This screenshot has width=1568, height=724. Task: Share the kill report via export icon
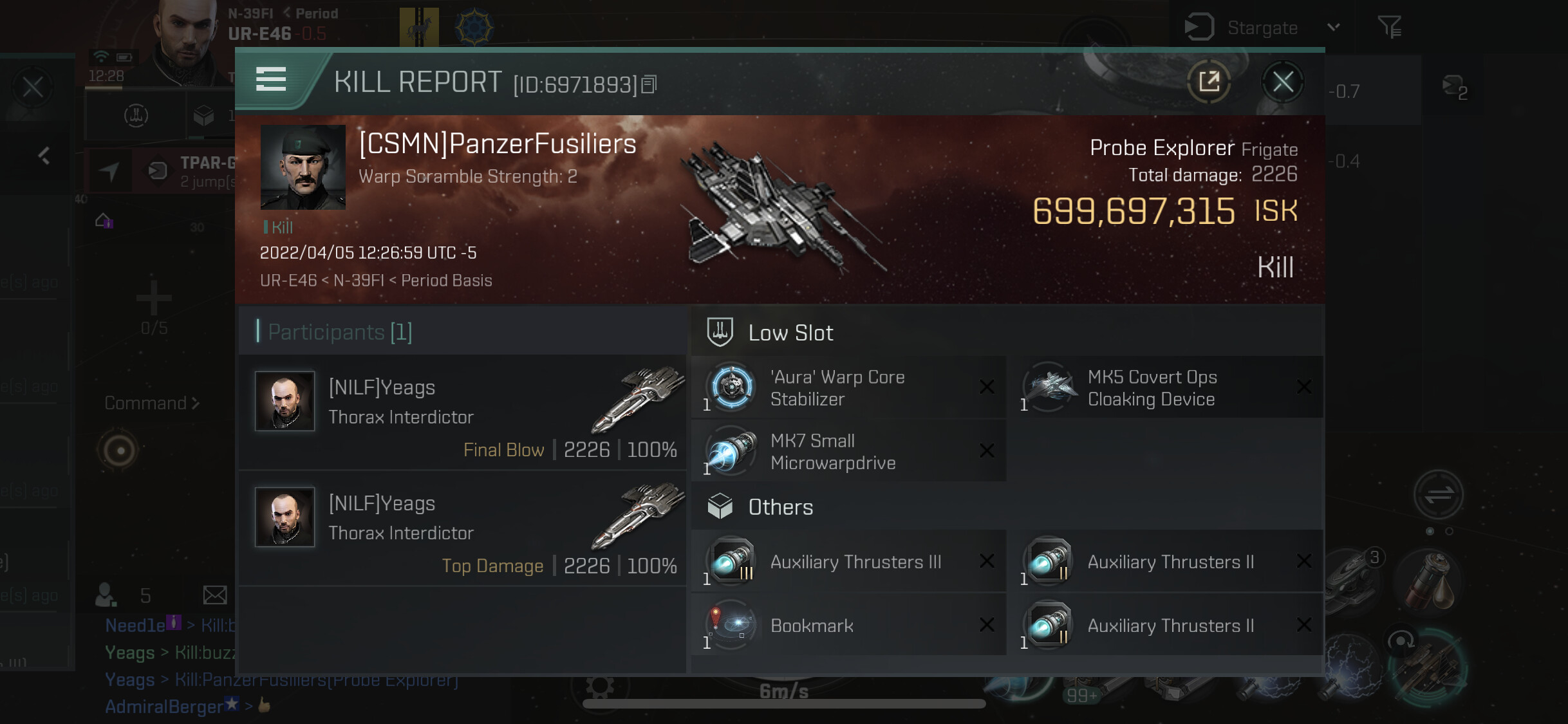[x=1209, y=82]
